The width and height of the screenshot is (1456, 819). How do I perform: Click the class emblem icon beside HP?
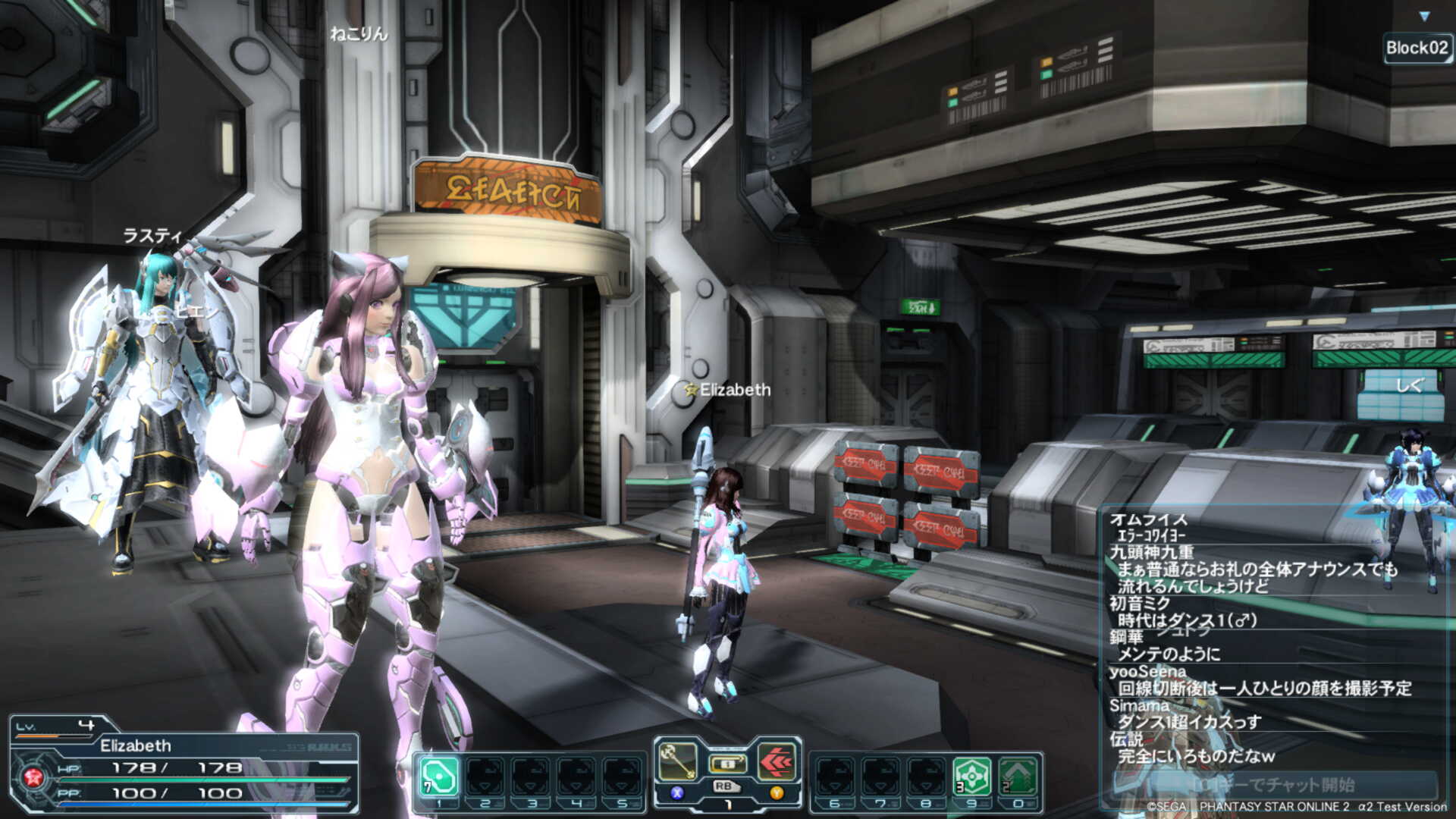33,777
